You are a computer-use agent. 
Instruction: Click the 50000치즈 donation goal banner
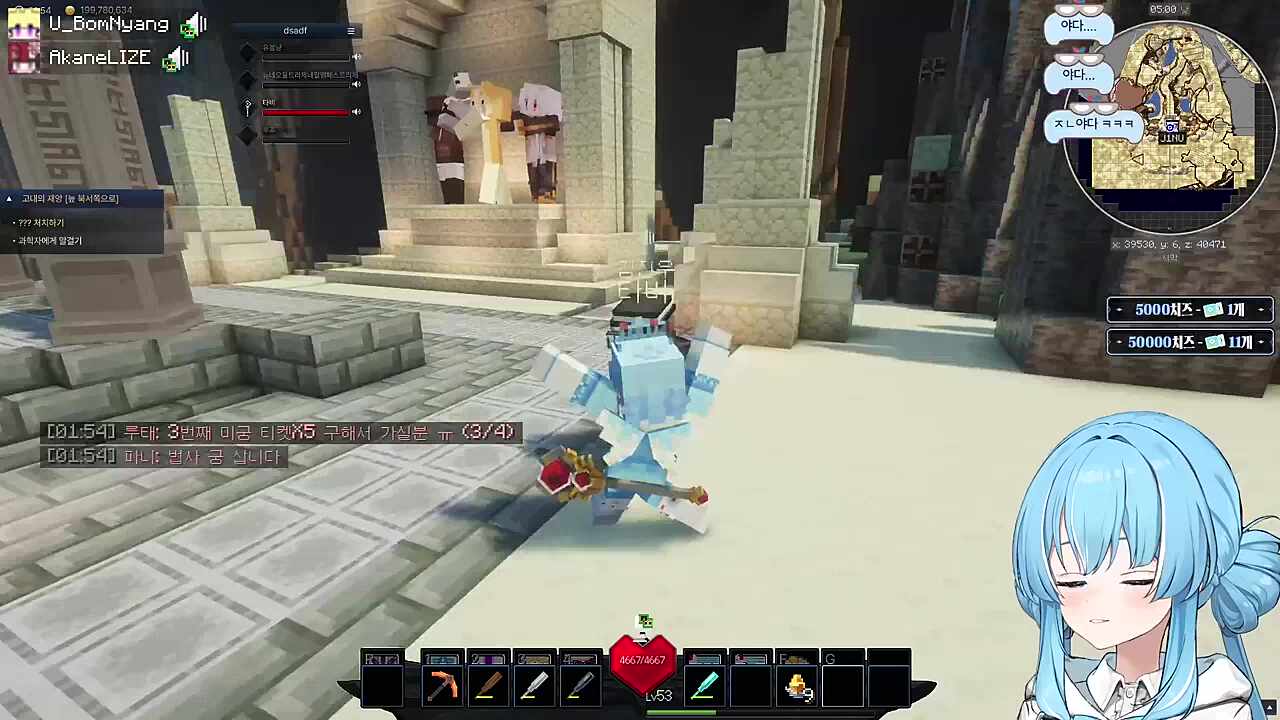[x=1189, y=342]
